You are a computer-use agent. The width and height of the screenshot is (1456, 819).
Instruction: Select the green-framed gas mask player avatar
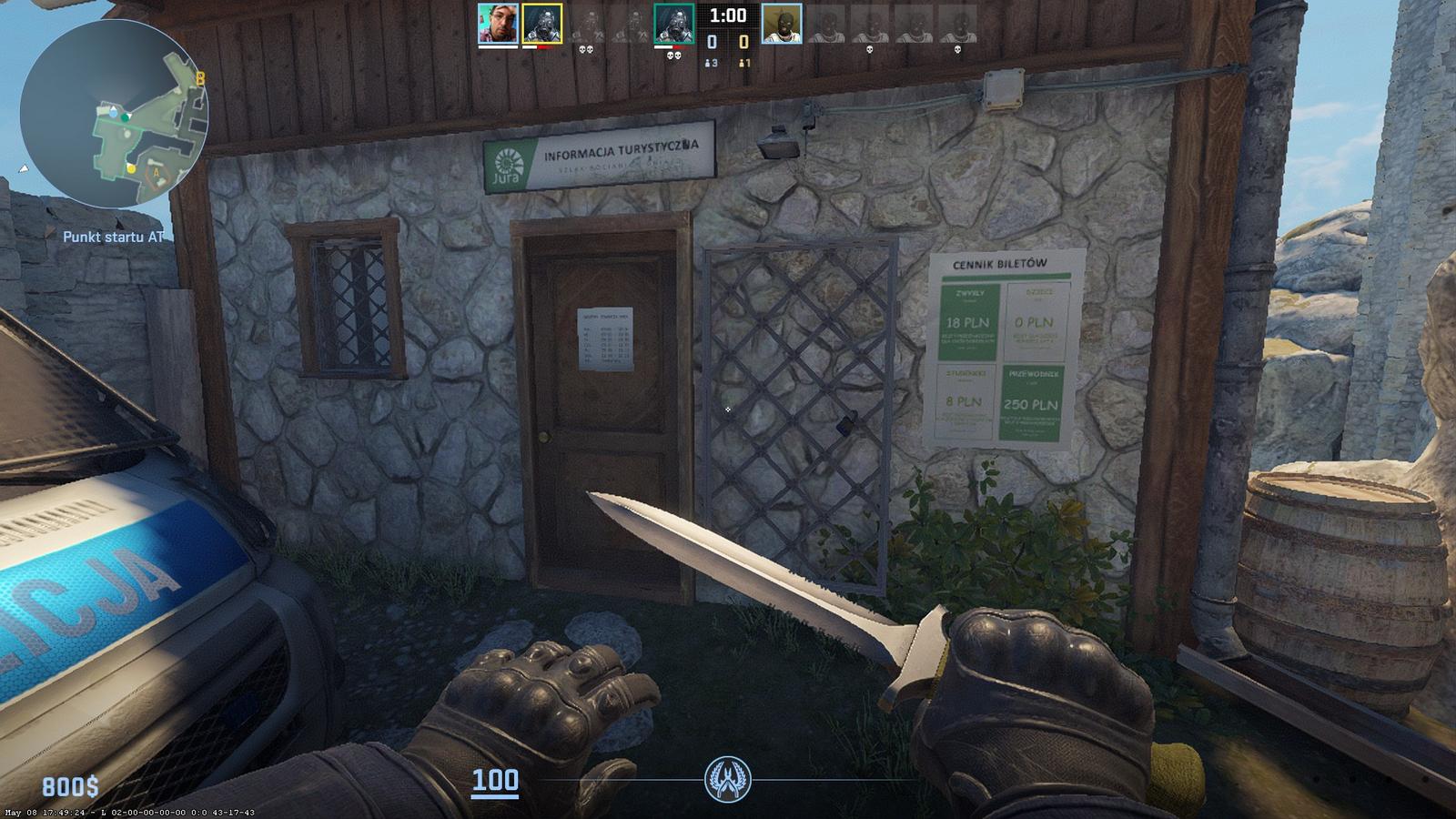(x=673, y=24)
